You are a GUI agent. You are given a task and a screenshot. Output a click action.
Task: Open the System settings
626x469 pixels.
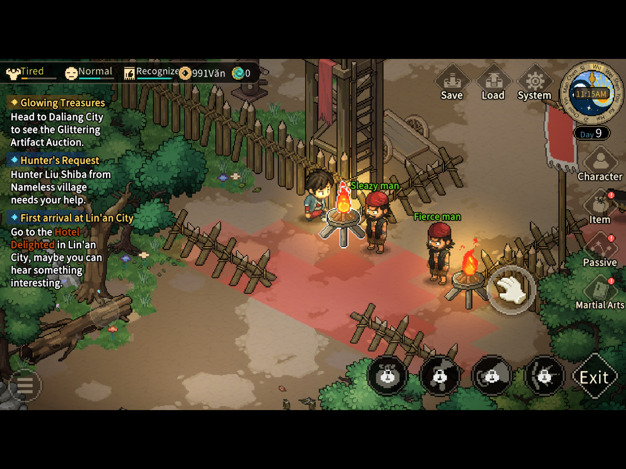534,82
